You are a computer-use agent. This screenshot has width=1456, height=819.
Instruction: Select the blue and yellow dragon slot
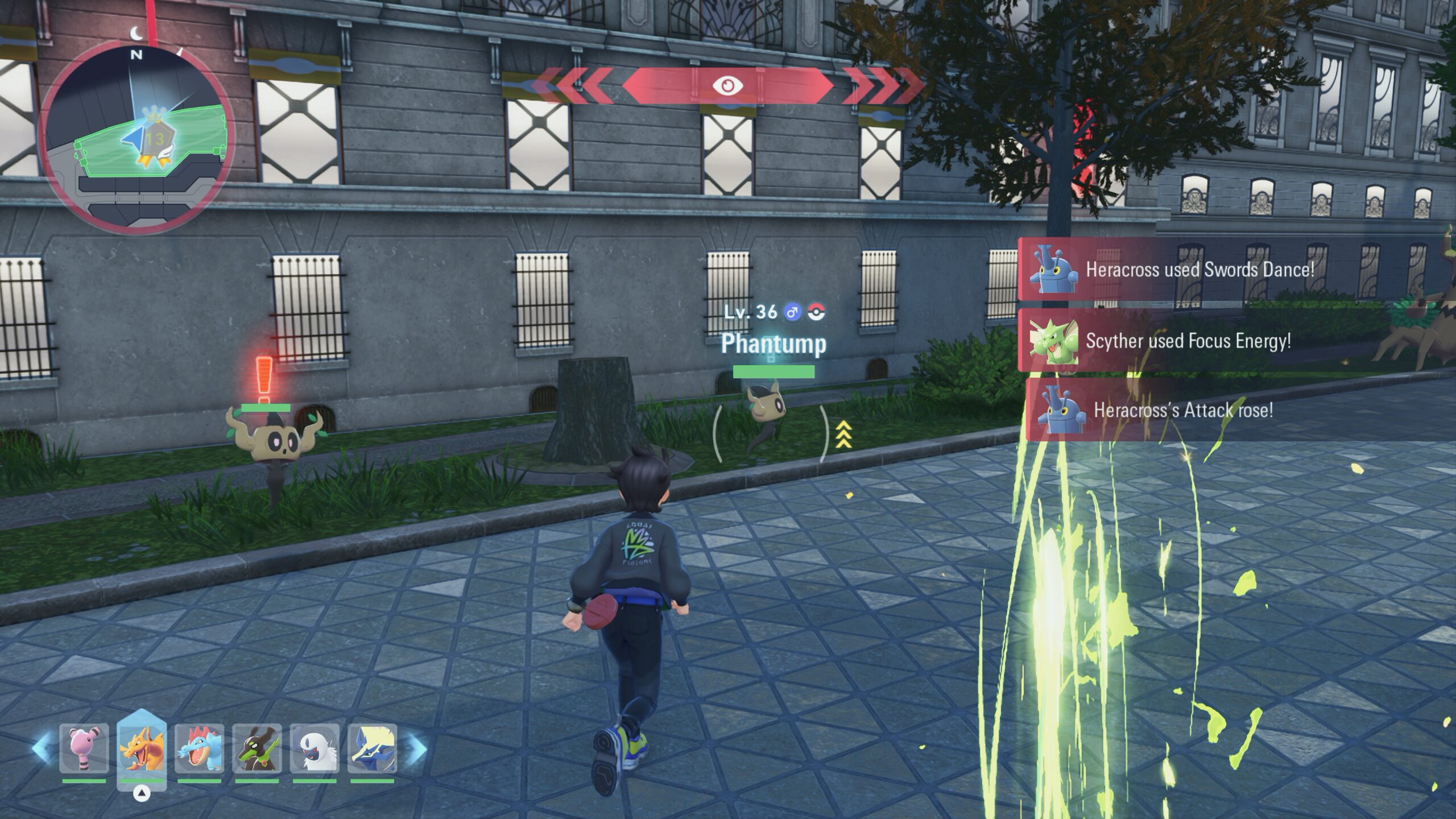[372, 748]
